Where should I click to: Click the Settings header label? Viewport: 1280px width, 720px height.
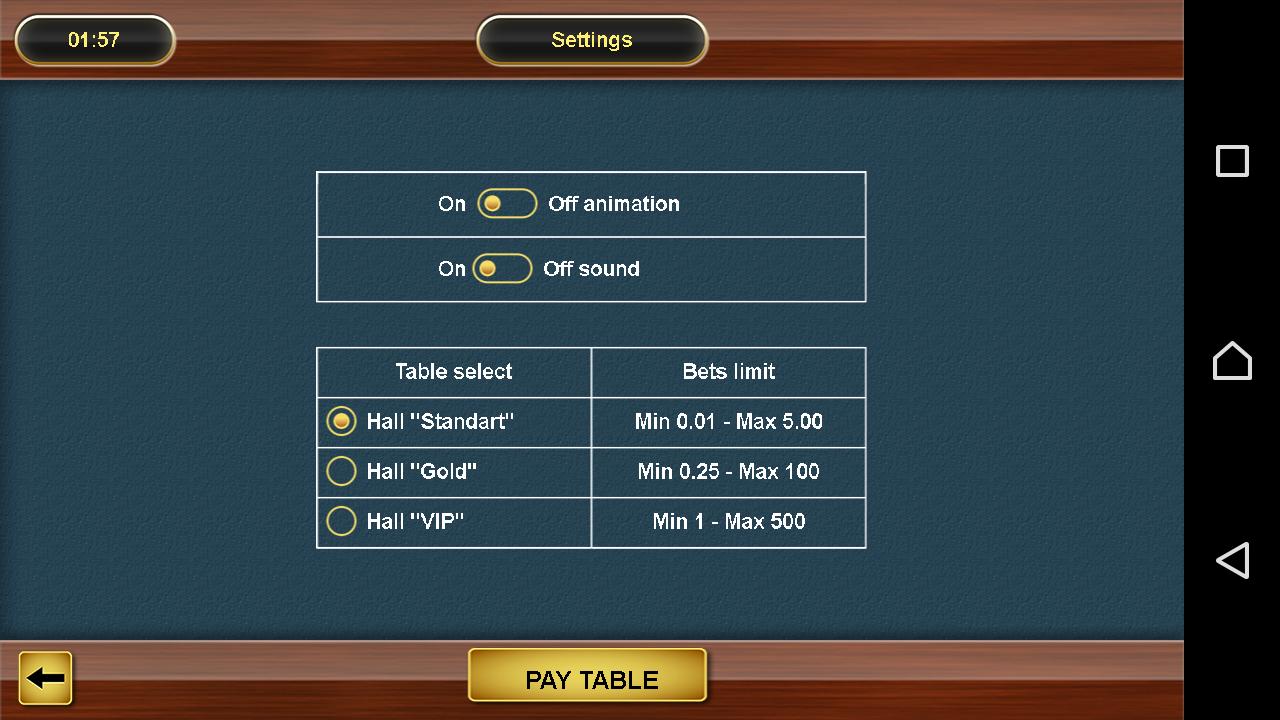tap(591, 40)
